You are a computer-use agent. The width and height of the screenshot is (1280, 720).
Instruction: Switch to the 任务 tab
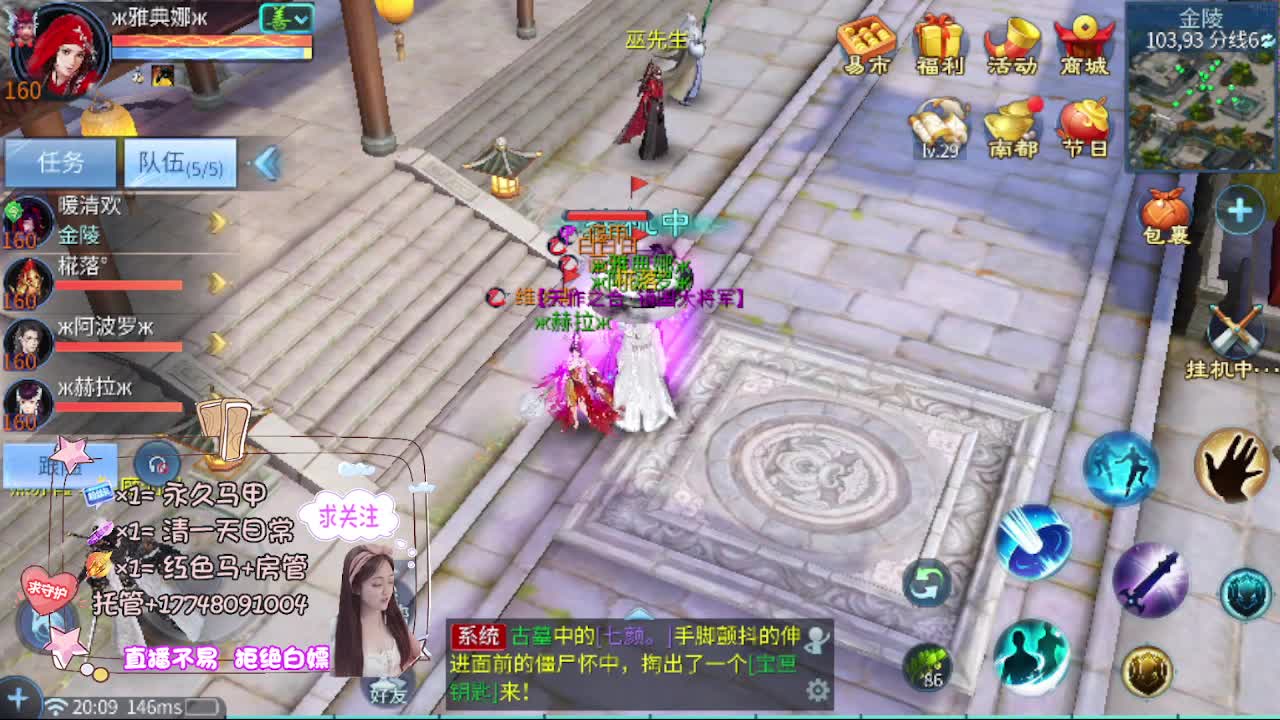pyautogui.click(x=60, y=162)
